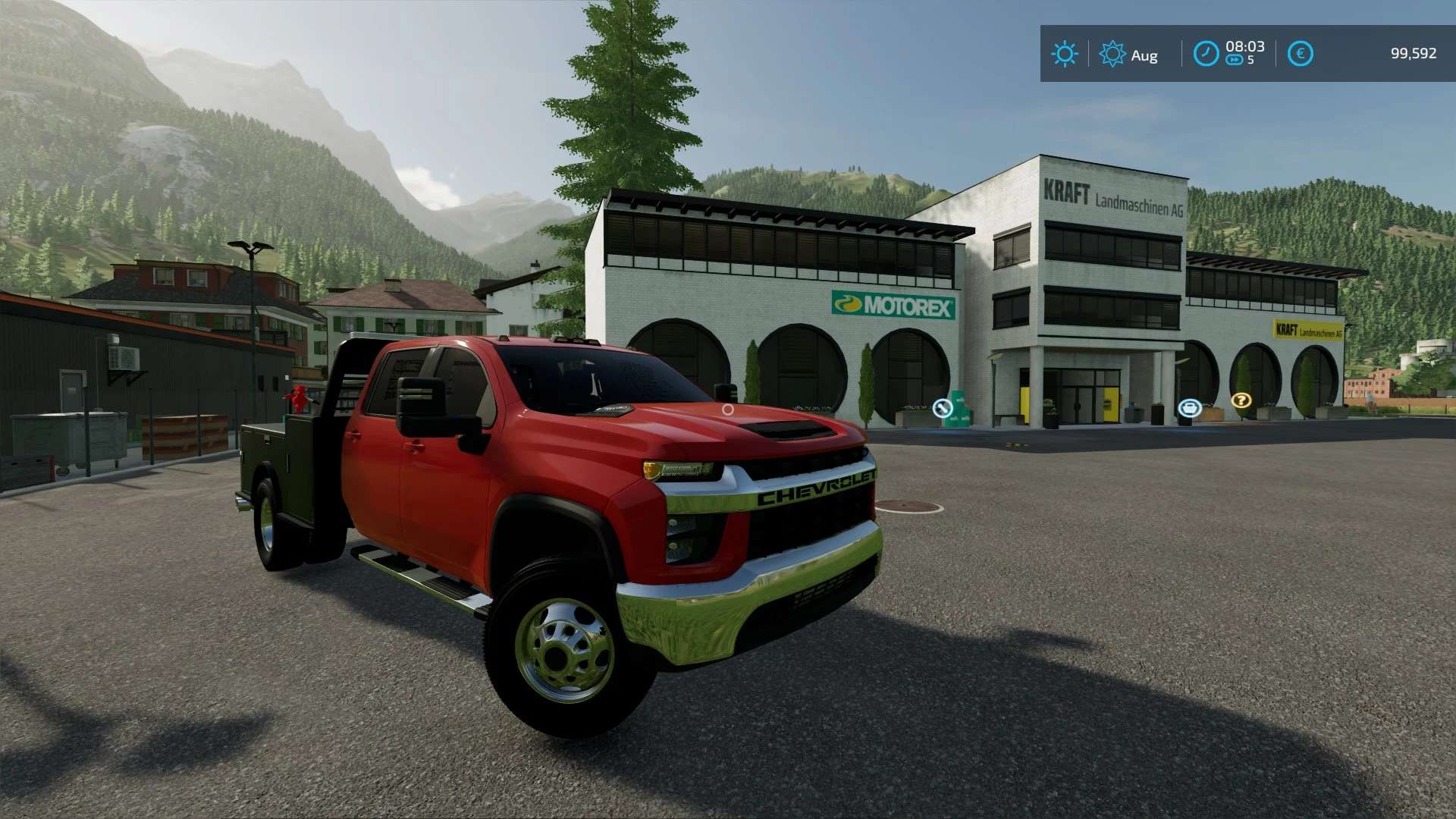The height and width of the screenshot is (819, 1456).
Task: Click the euro money icon
Action: [x=1300, y=54]
